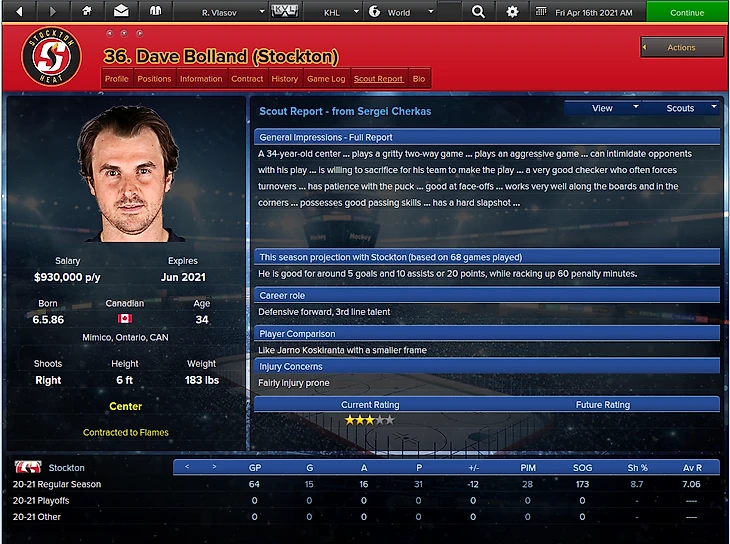Continue to the next day

[687, 13]
